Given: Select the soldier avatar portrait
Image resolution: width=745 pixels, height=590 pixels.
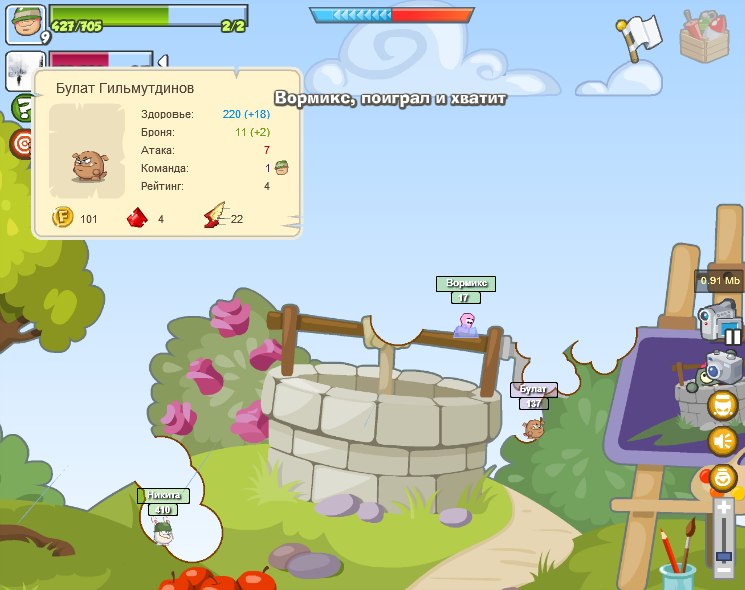Looking at the screenshot, I should (24, 23).
